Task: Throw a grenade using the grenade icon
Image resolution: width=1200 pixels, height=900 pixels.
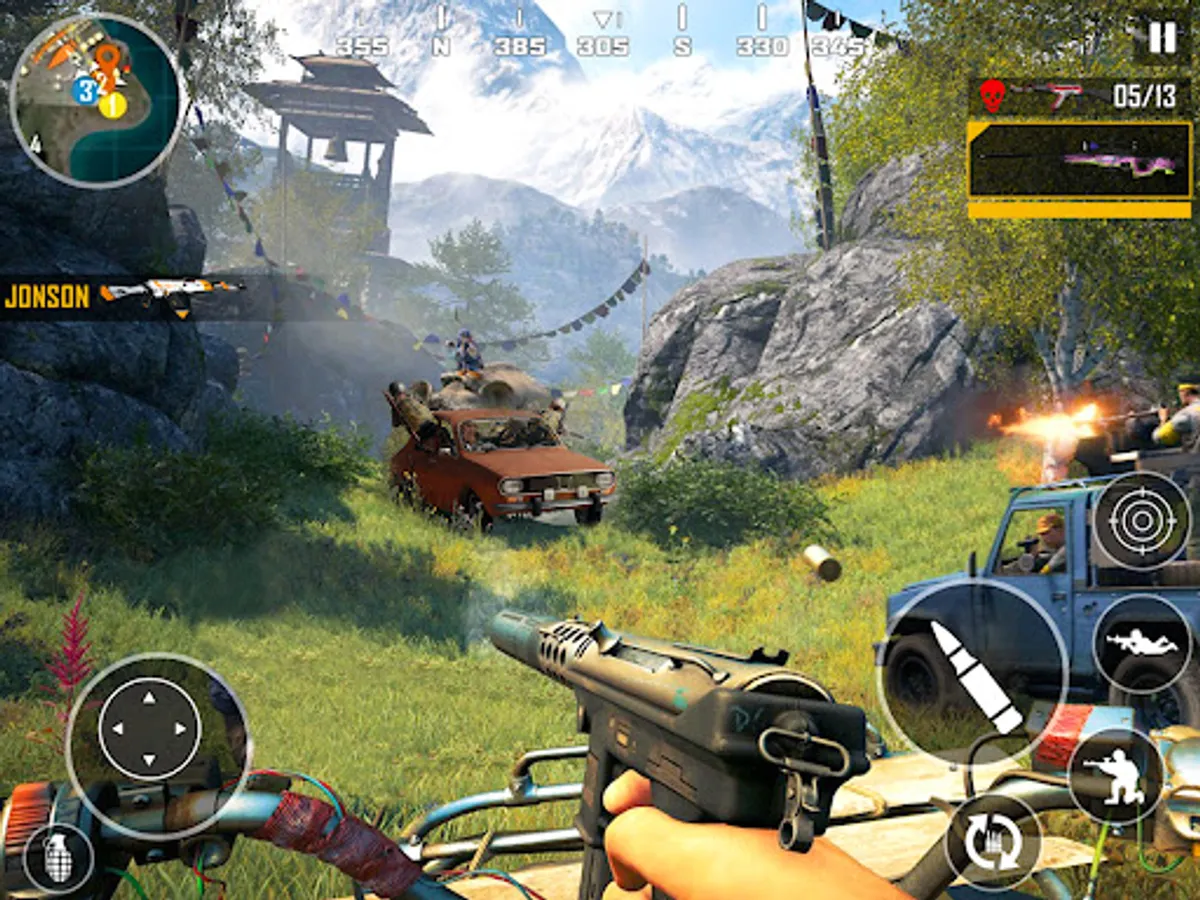Action: [58, 858]
